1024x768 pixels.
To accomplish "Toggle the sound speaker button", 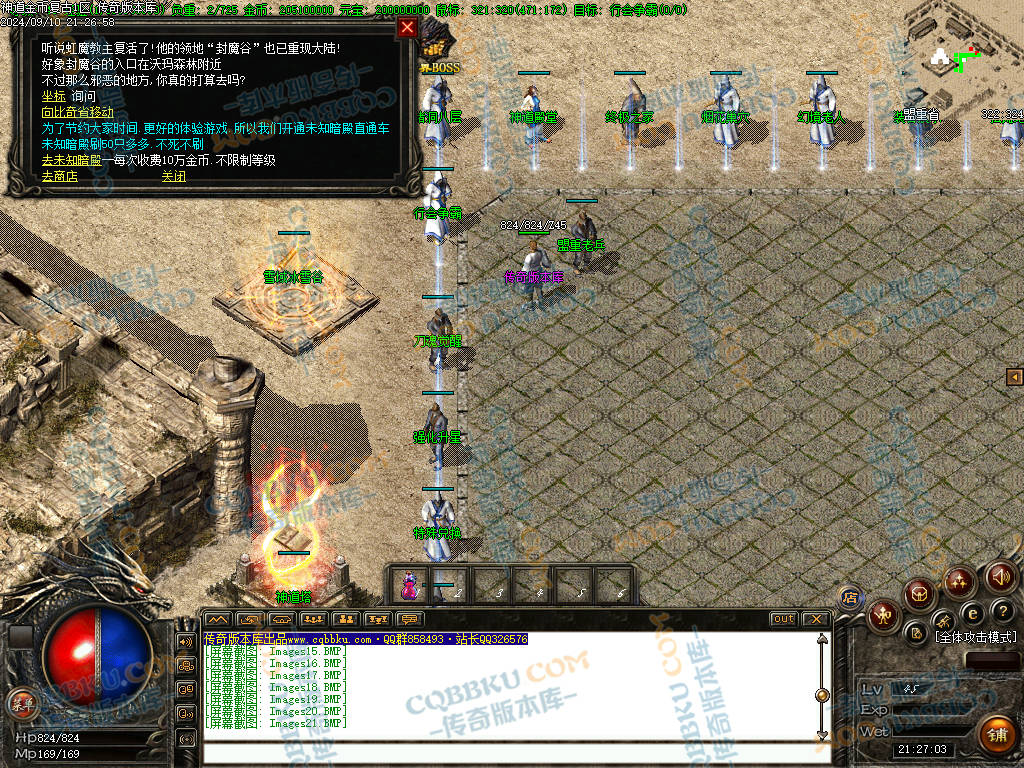I will [1000, 575].
